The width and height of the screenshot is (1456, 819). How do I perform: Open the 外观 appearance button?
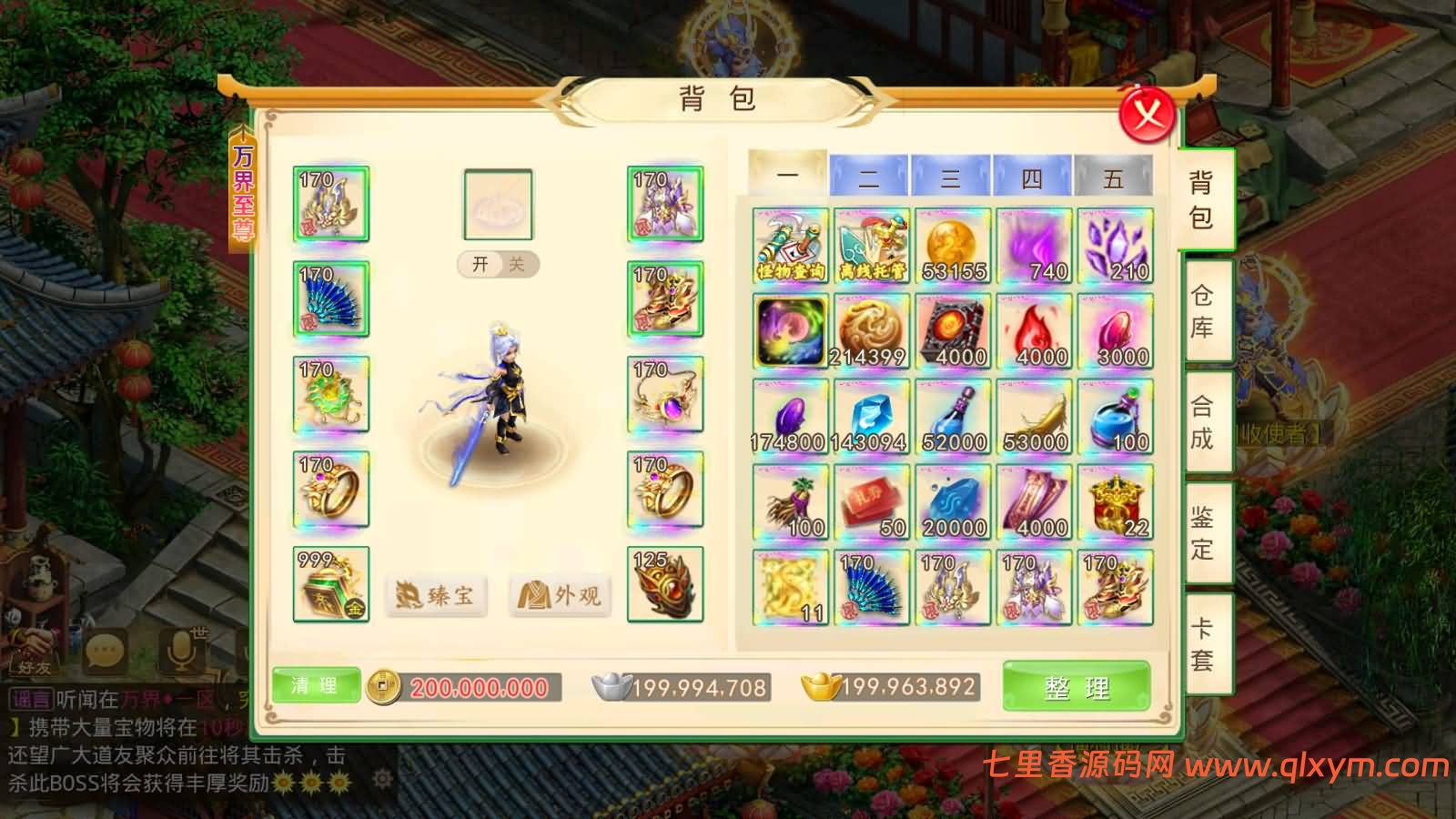(x=559, y=596)
